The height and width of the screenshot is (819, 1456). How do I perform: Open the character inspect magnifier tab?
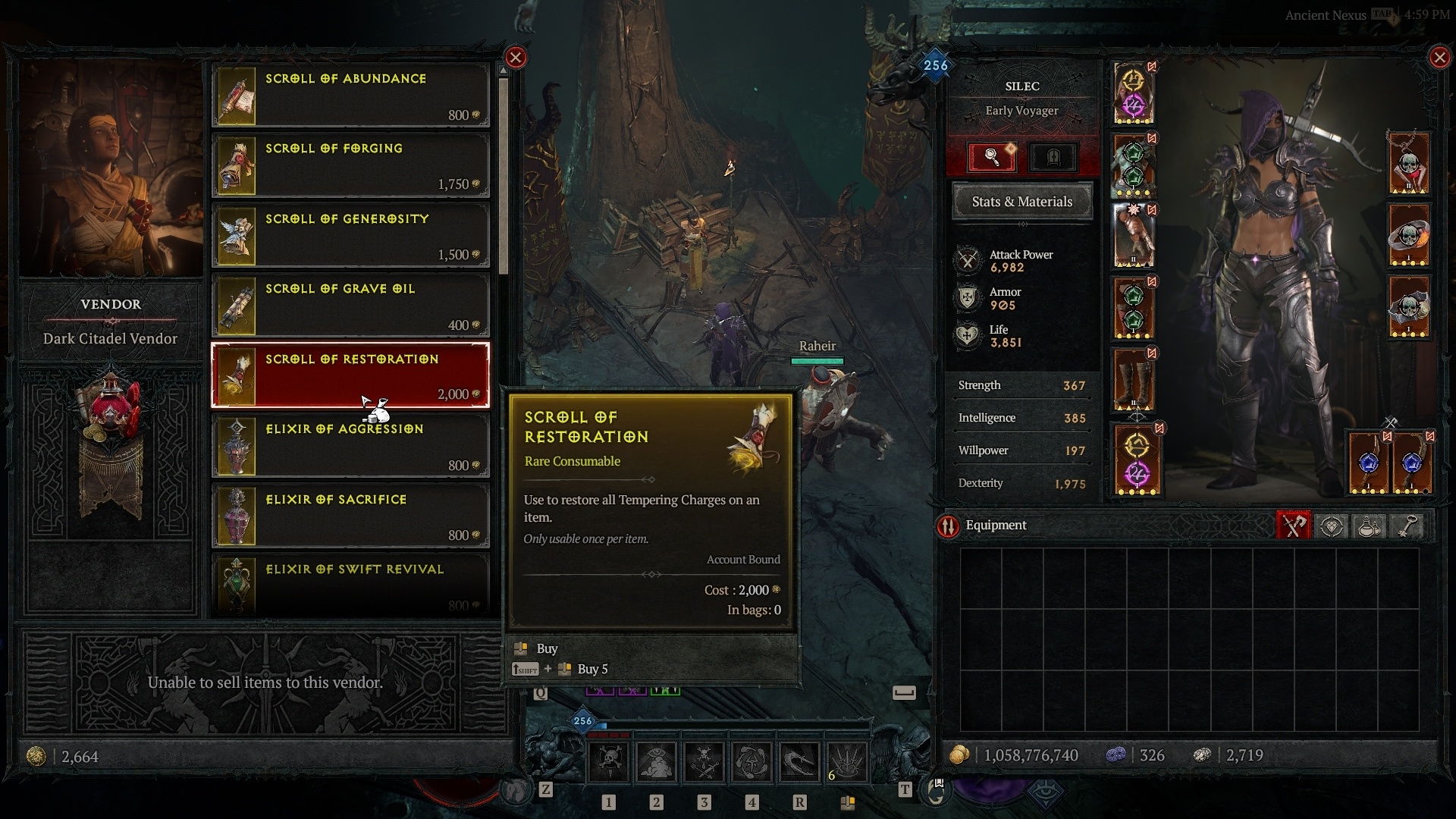tap(992, 157)
